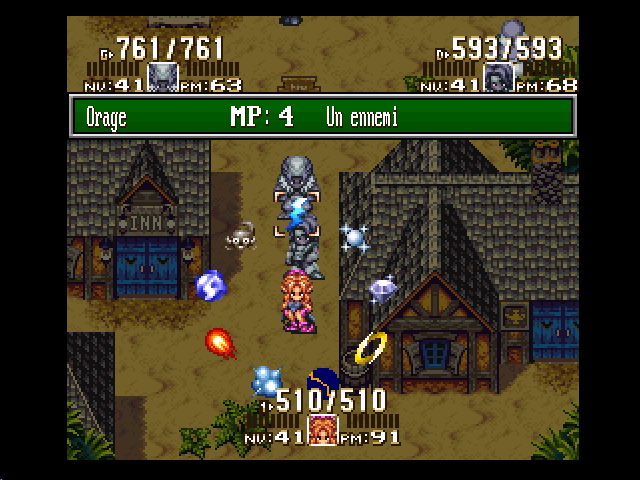The height and width of the screenshot is (480, 640).
Task: Choose the dark blue moon spell icon
Action: point(323,379)
